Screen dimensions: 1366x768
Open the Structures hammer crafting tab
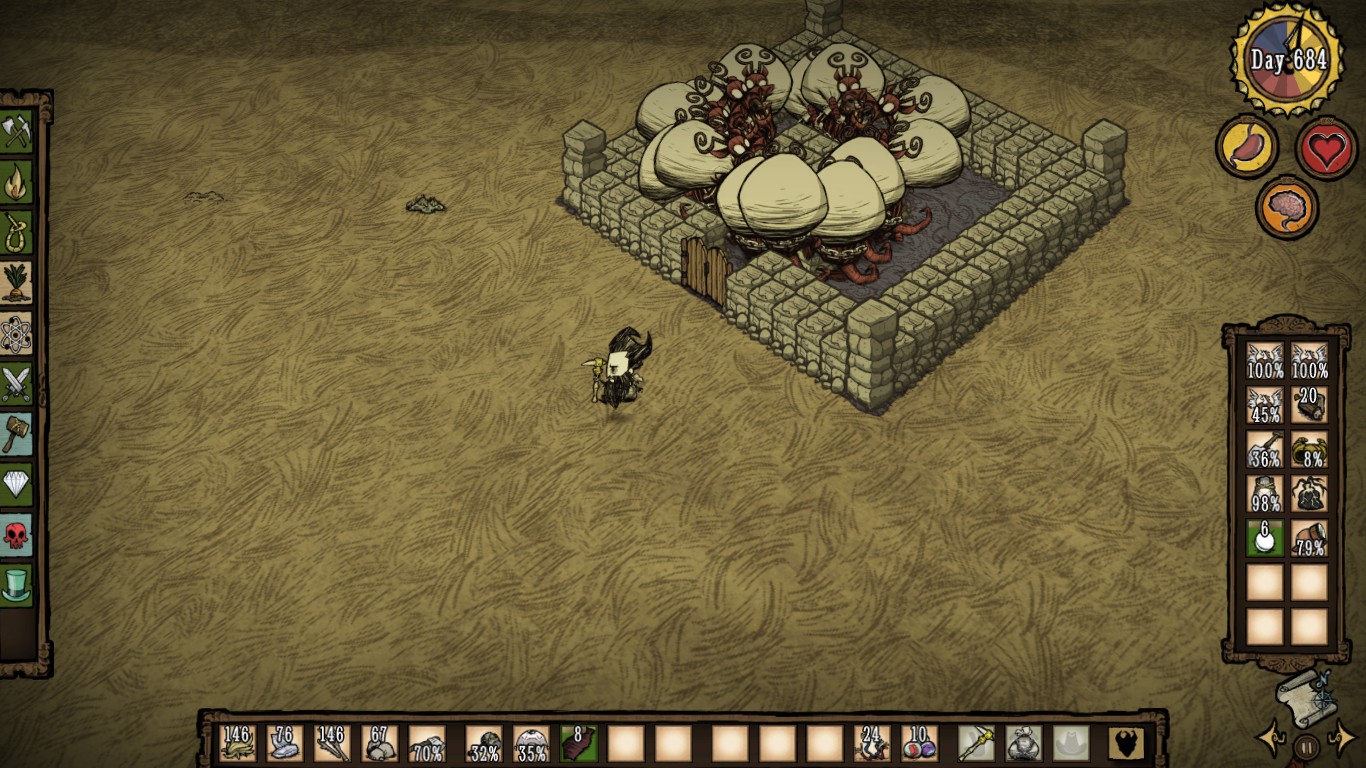coord(17,434)
